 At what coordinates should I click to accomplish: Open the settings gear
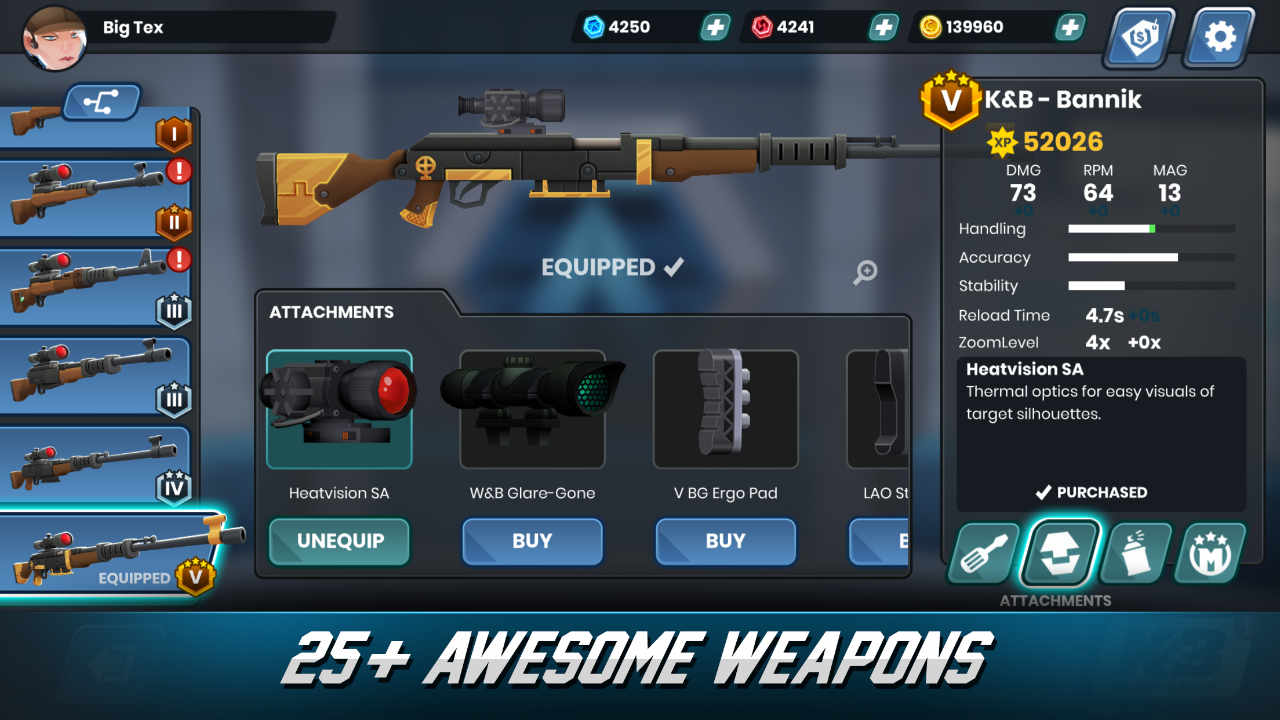point(1217,37)
